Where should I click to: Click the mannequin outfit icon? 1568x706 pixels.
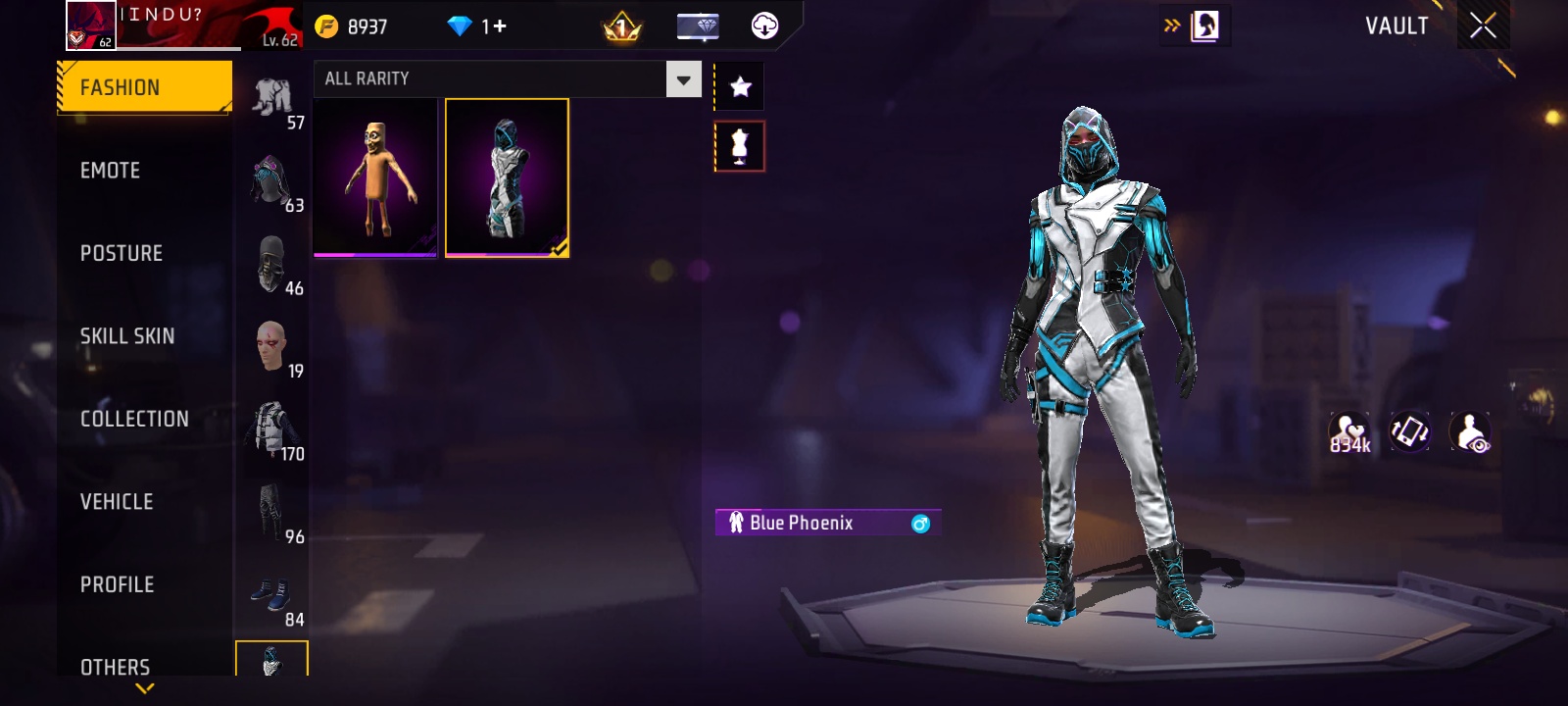coord(740,146)
